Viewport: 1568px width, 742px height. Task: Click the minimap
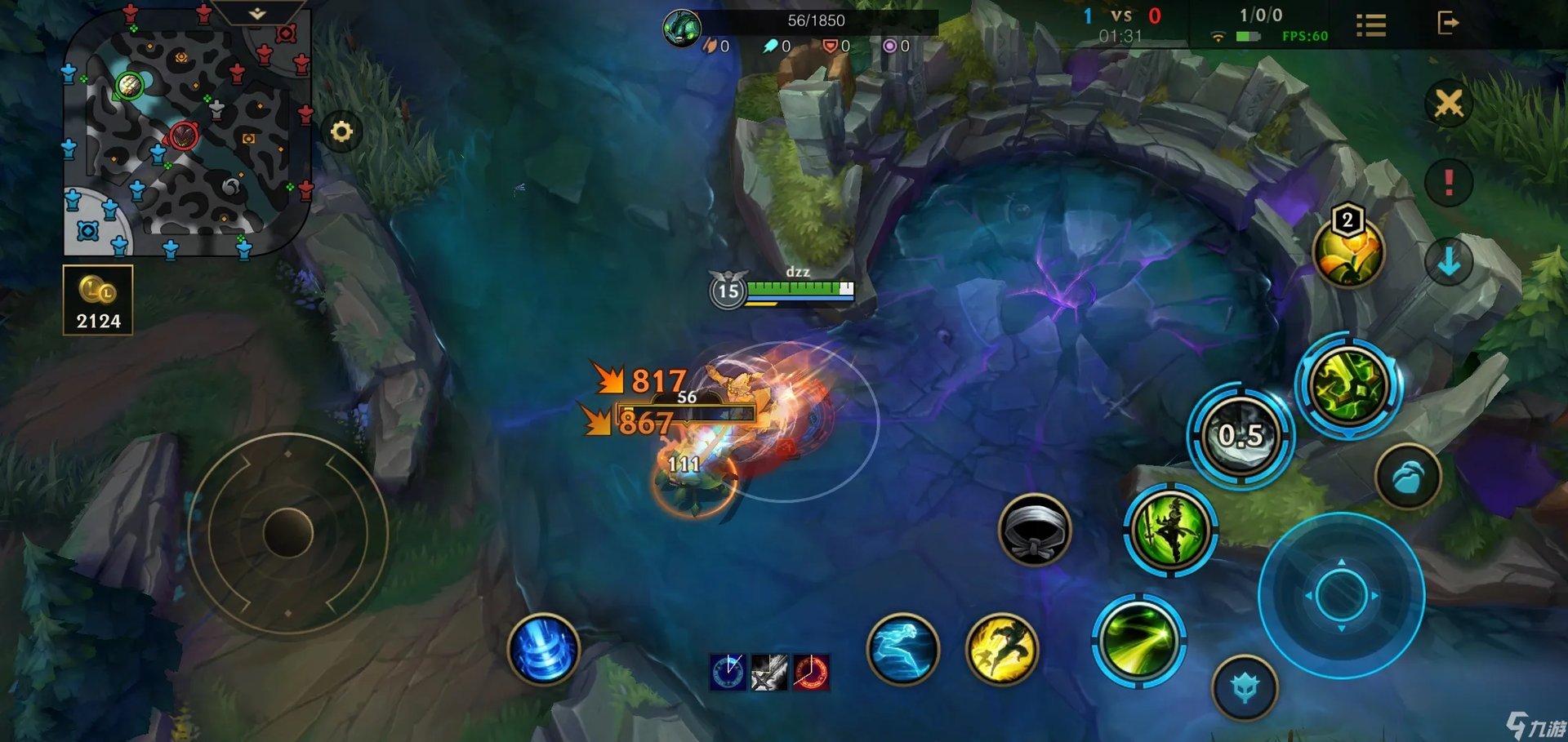[186, 135]
